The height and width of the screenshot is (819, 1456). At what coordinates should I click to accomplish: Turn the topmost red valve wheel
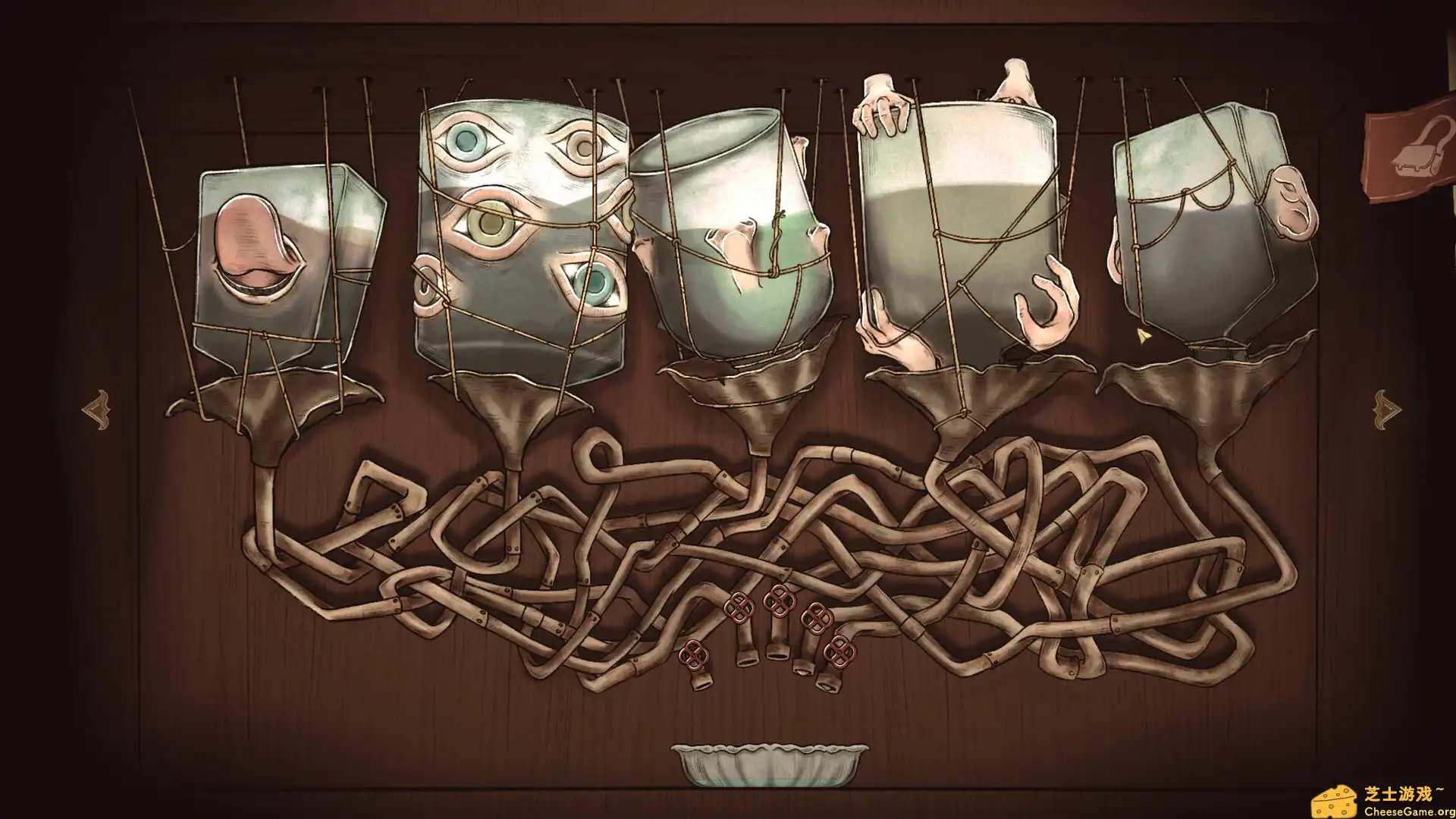[x=780, y=601]
